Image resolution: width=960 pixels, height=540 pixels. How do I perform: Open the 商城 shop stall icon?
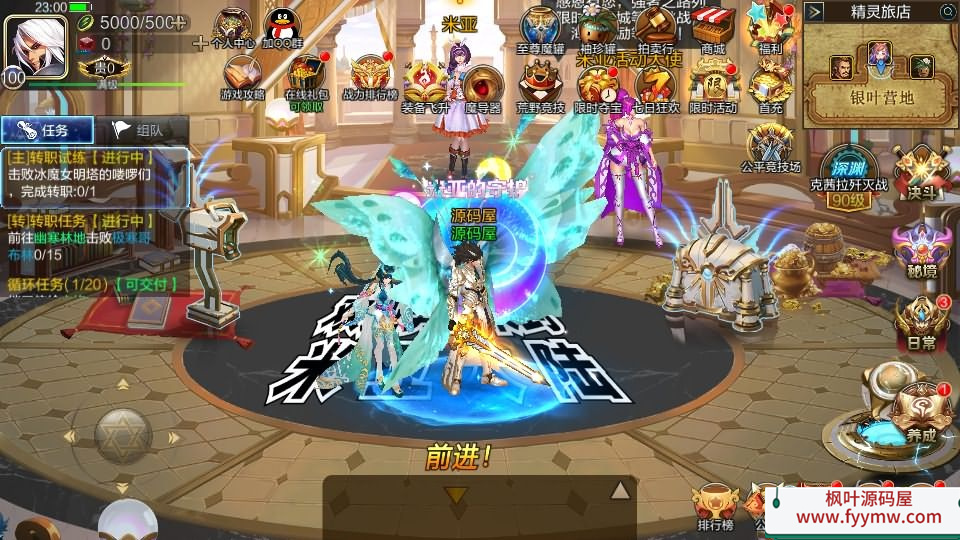(713, 27)
